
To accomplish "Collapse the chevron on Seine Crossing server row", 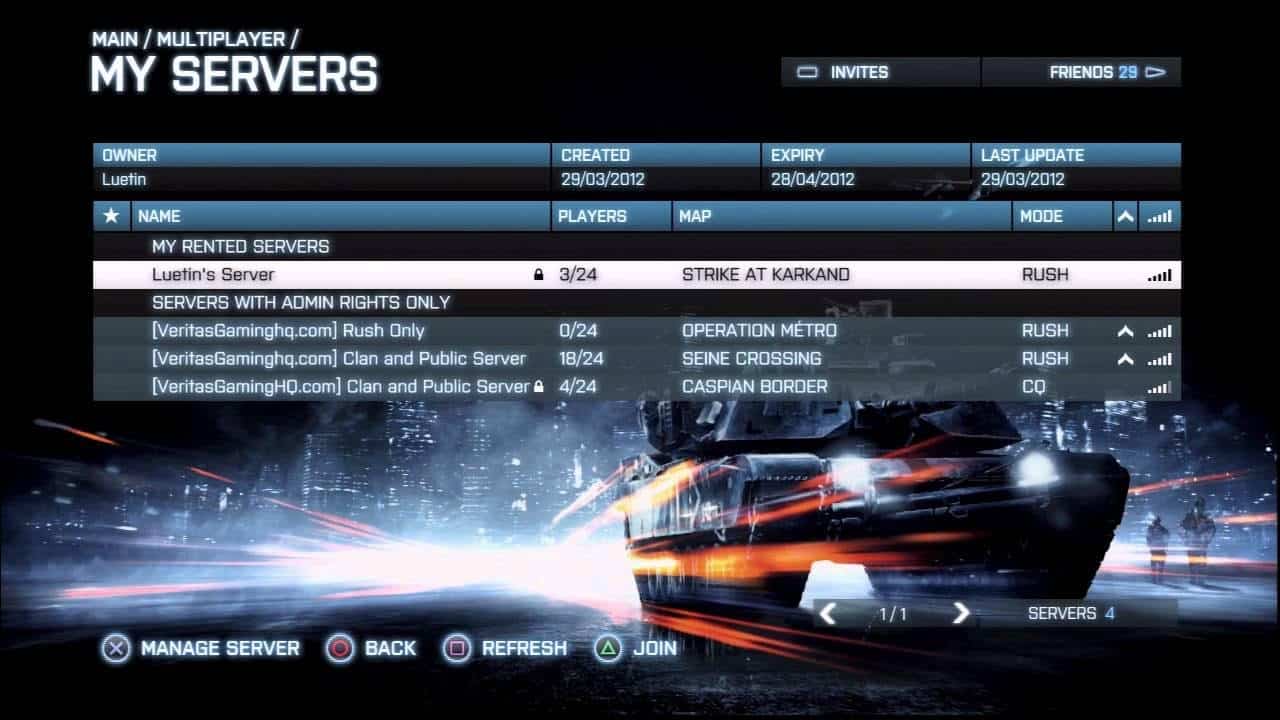I will tap(1124, 358).
